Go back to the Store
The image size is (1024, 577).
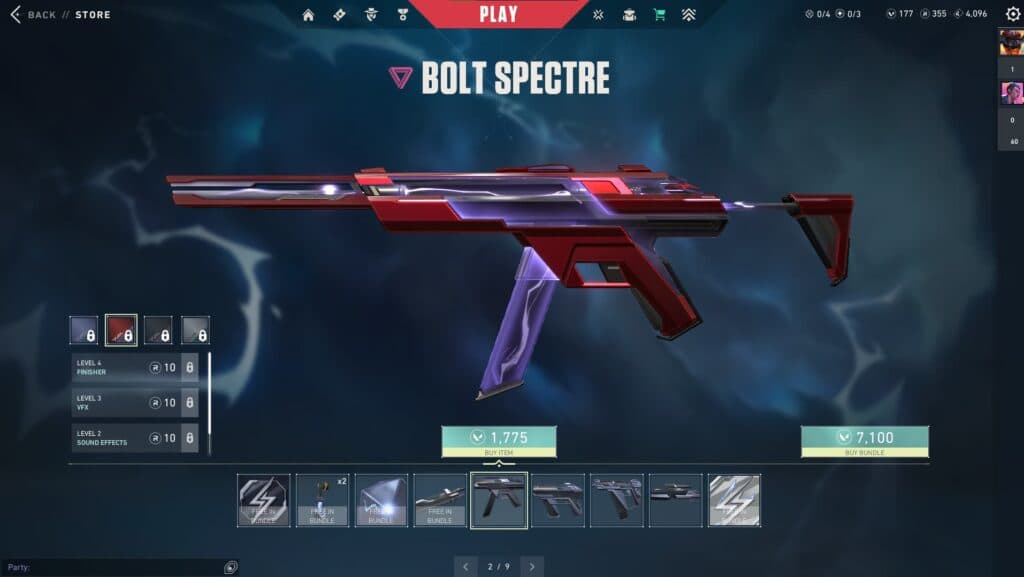pos(60,15)
